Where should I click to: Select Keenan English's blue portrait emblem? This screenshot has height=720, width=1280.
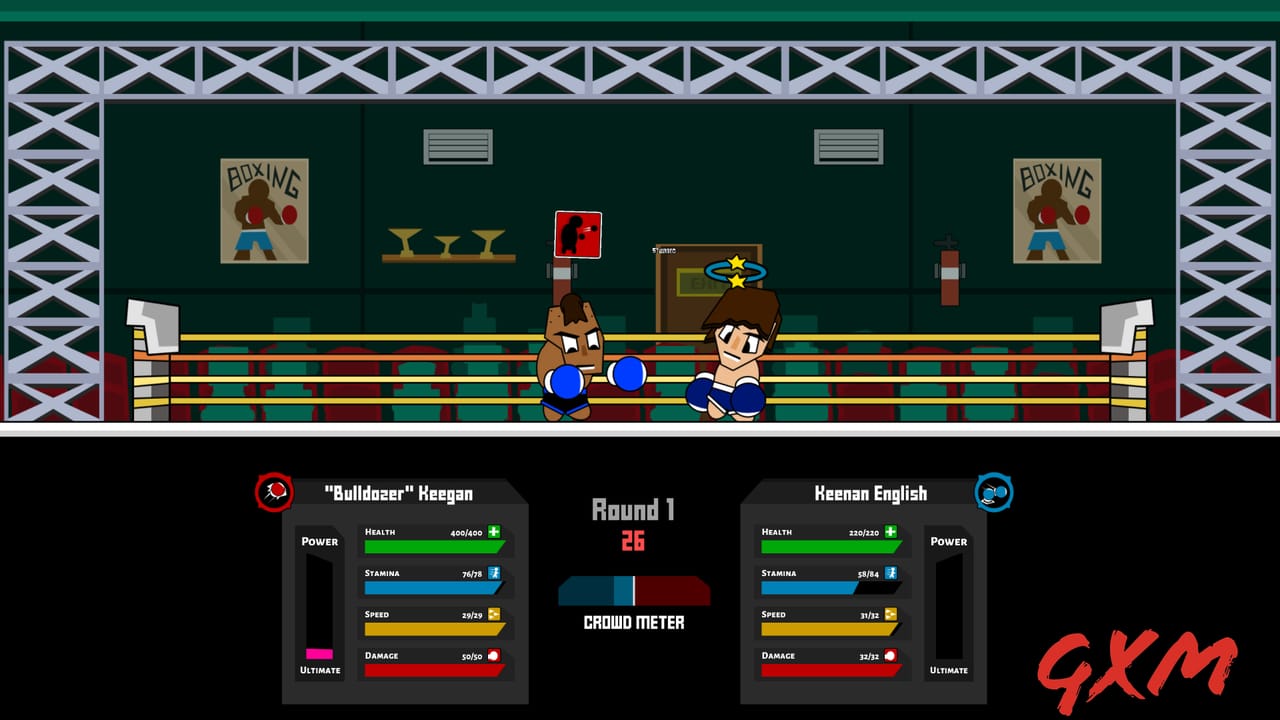click(994, 493)
